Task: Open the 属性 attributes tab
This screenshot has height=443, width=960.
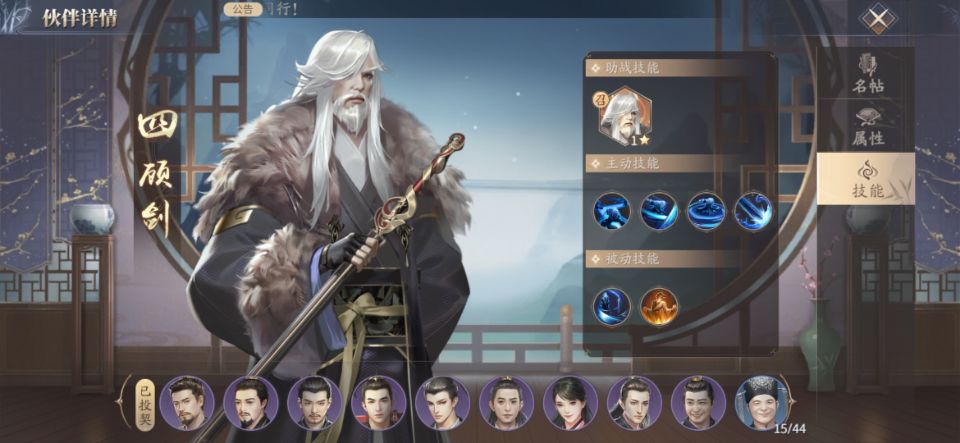Action: (867, 127)
